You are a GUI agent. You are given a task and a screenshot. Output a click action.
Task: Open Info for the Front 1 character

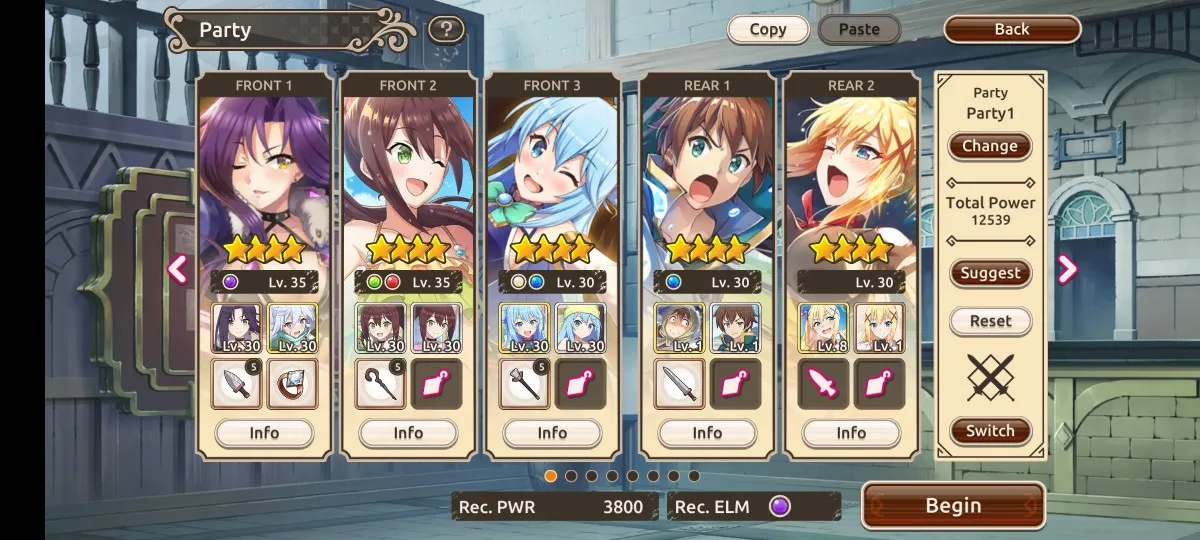(264, 433)
